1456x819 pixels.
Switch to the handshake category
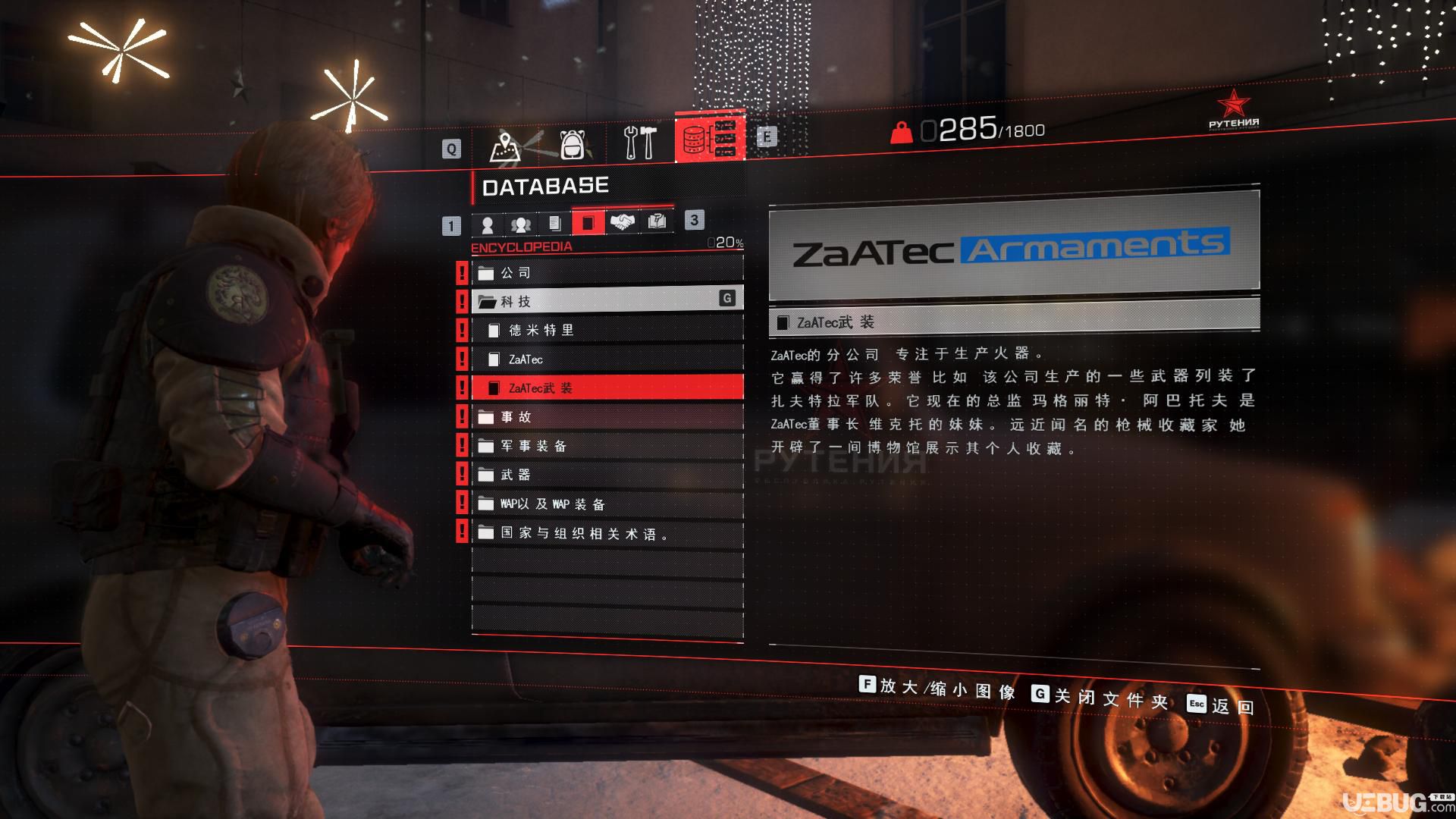pyautogui.click(x=622, y=222)
